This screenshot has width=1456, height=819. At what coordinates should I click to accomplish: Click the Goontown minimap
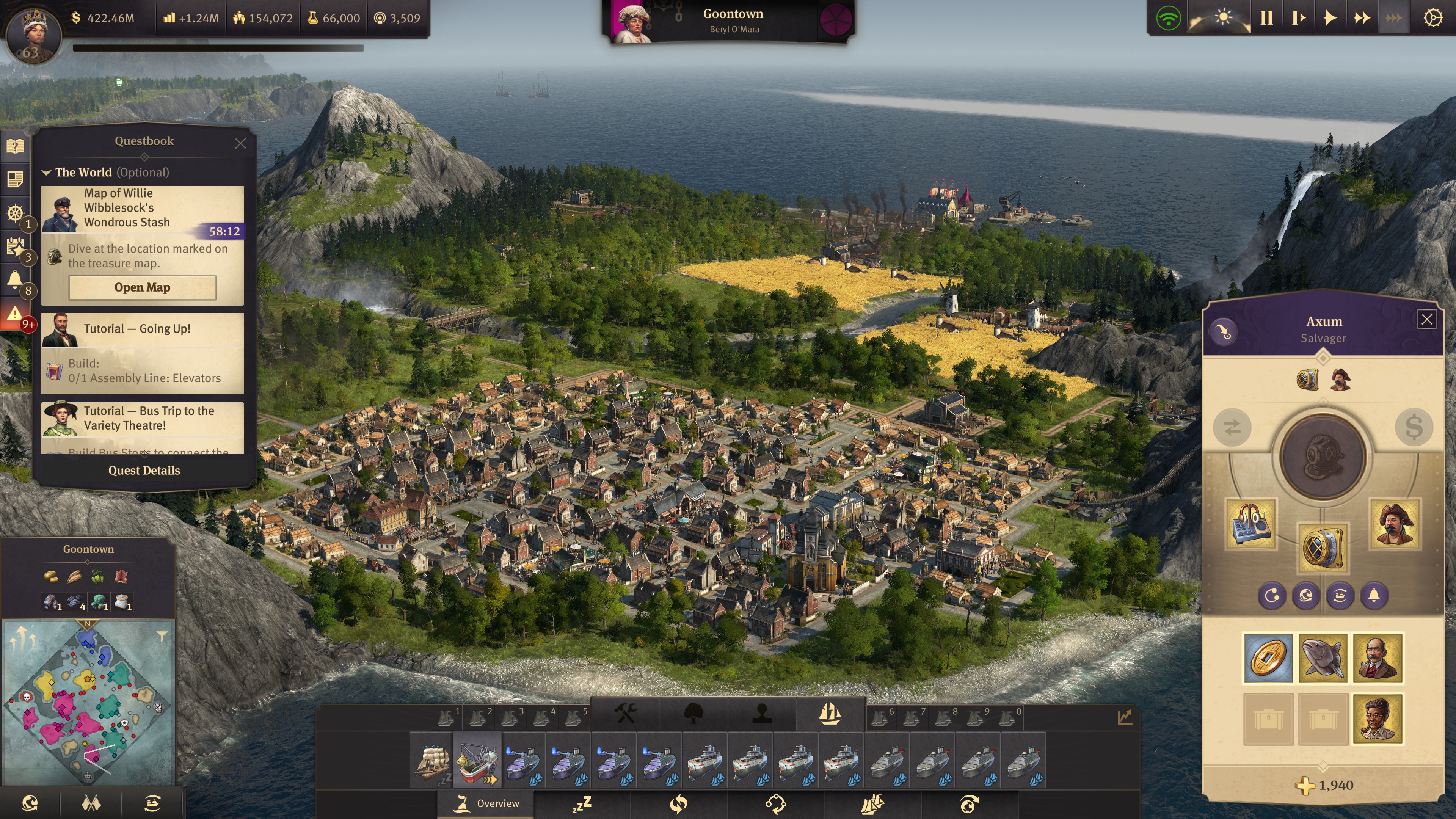(88, 703)
